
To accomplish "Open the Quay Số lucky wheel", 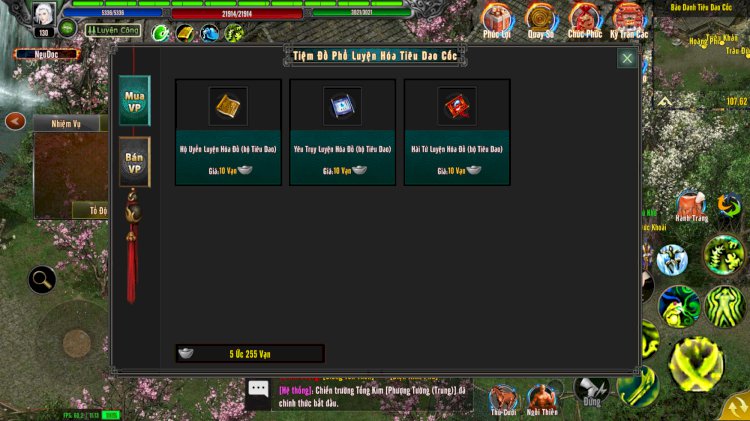I will (541, 19).
